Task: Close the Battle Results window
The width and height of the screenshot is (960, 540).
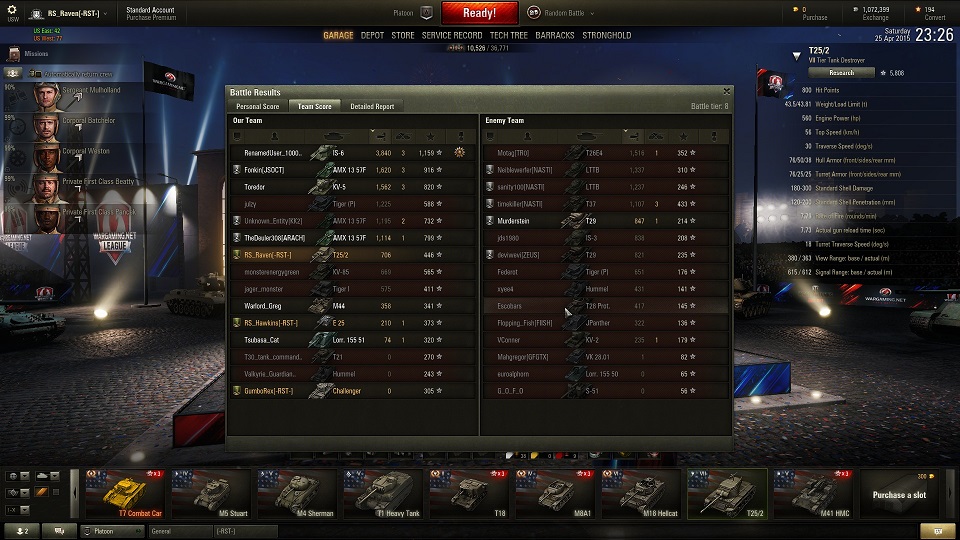Action: pyautogui.click(x=726, y=92)
